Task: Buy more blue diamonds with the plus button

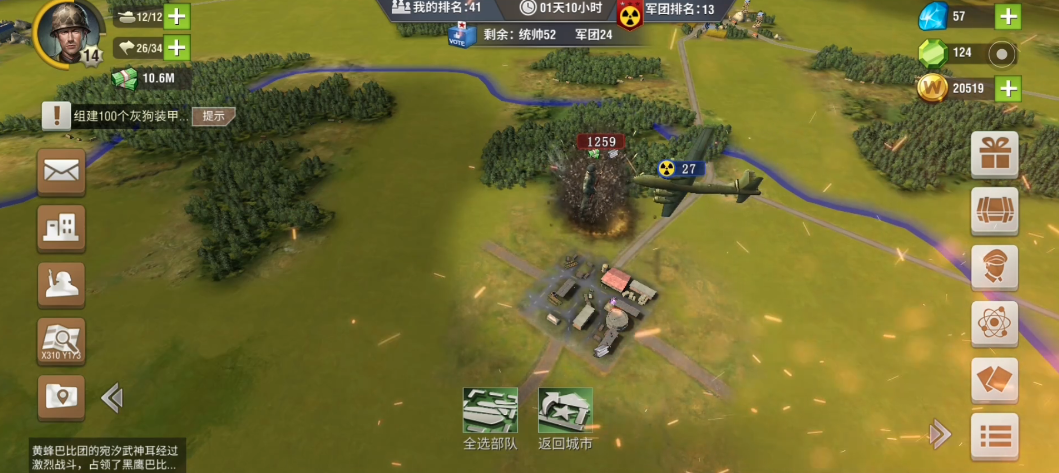Action: coord(1007,17)
